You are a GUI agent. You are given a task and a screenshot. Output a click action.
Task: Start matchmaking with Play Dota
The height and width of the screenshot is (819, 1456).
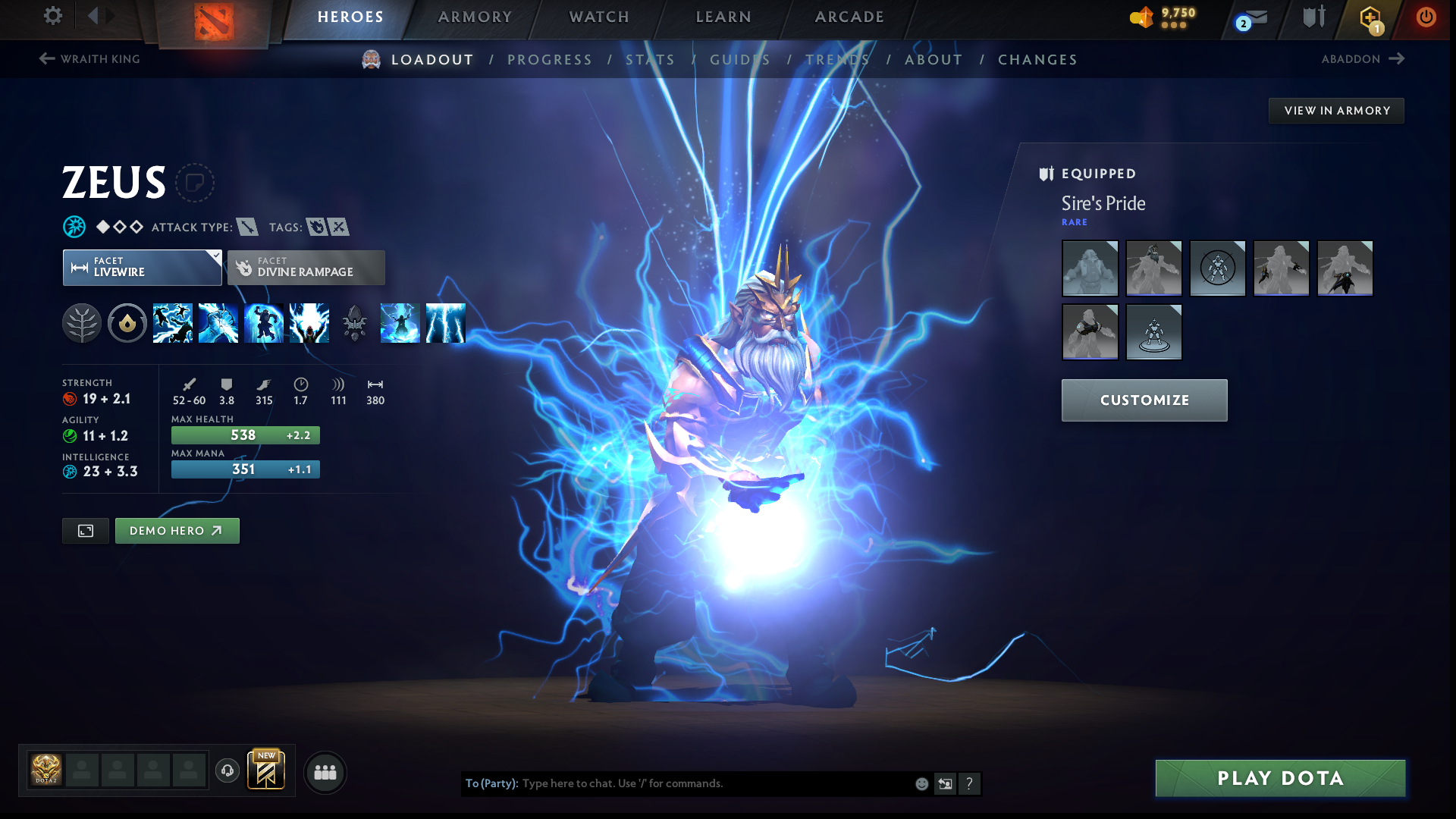tap(1280, 778)
